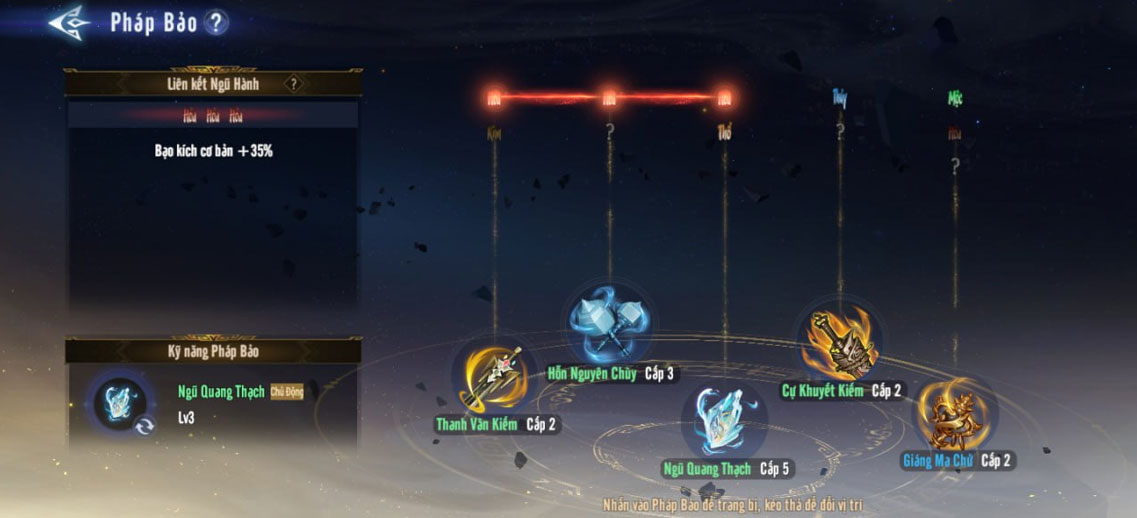
Task: Show the Liên kết Ngũ Hành help tooltip
Action: coord(293,84)
